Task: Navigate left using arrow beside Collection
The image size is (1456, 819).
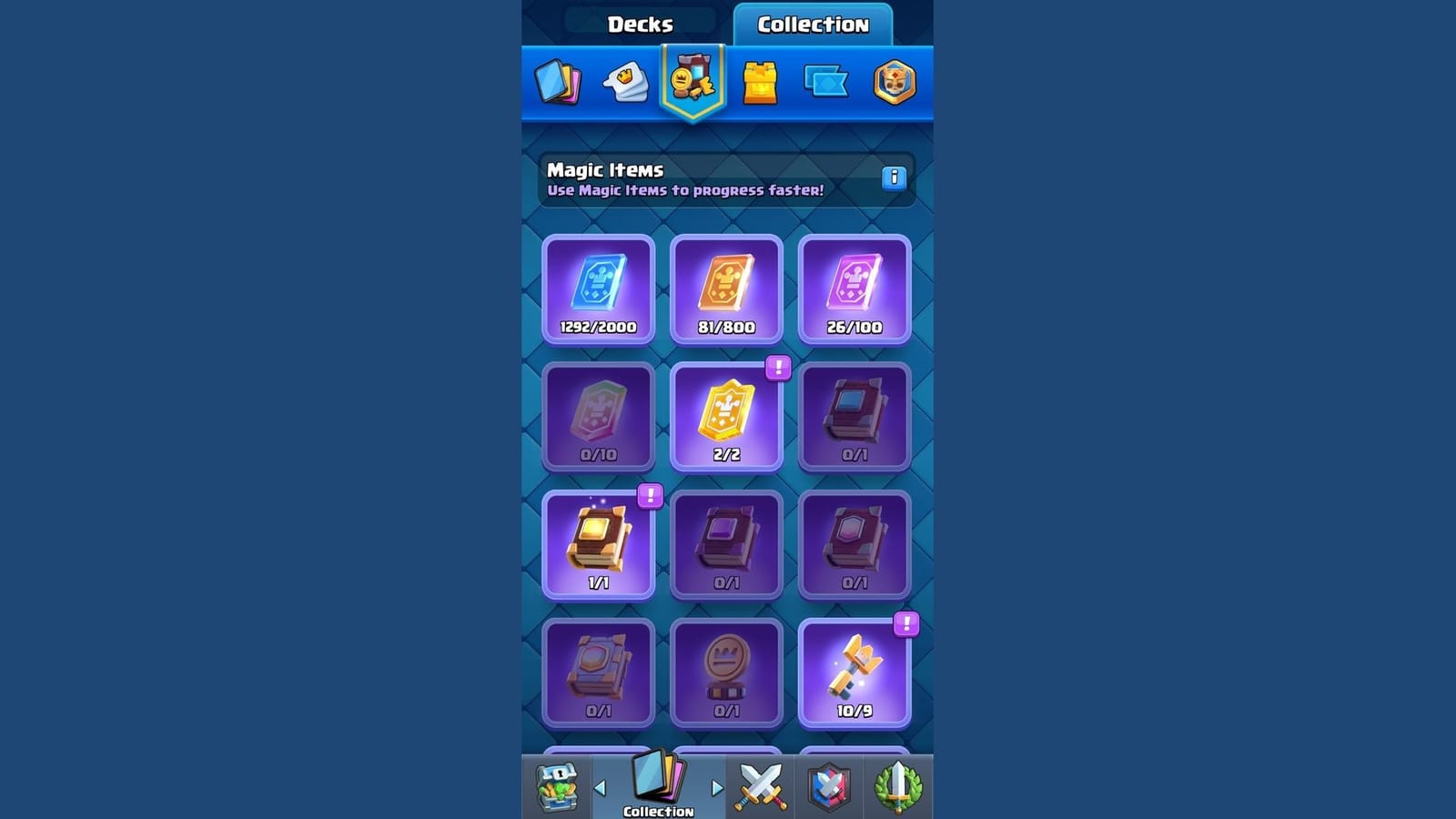Action: click(600, 790)
